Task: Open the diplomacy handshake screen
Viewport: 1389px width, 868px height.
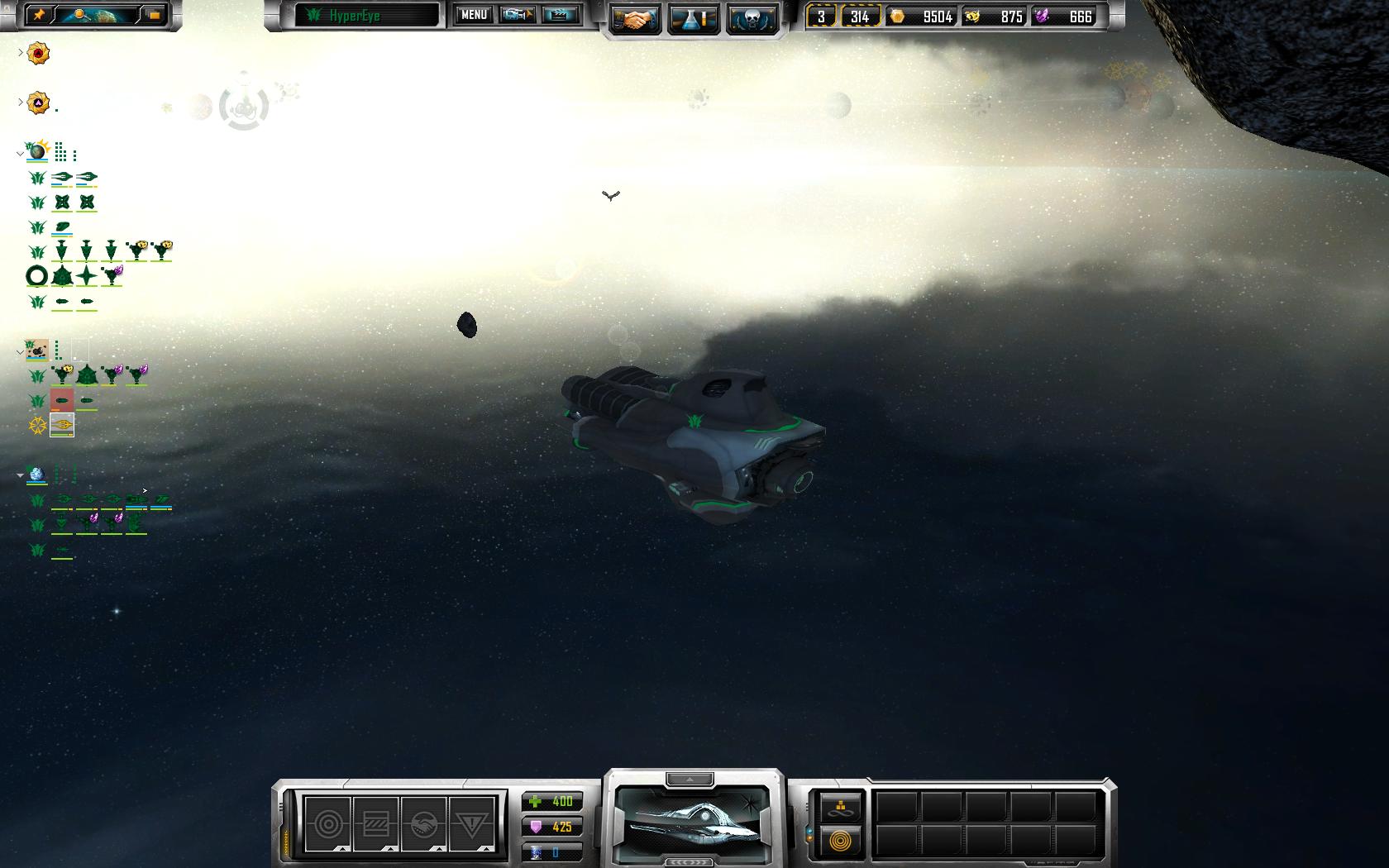Action: point(634,20)
